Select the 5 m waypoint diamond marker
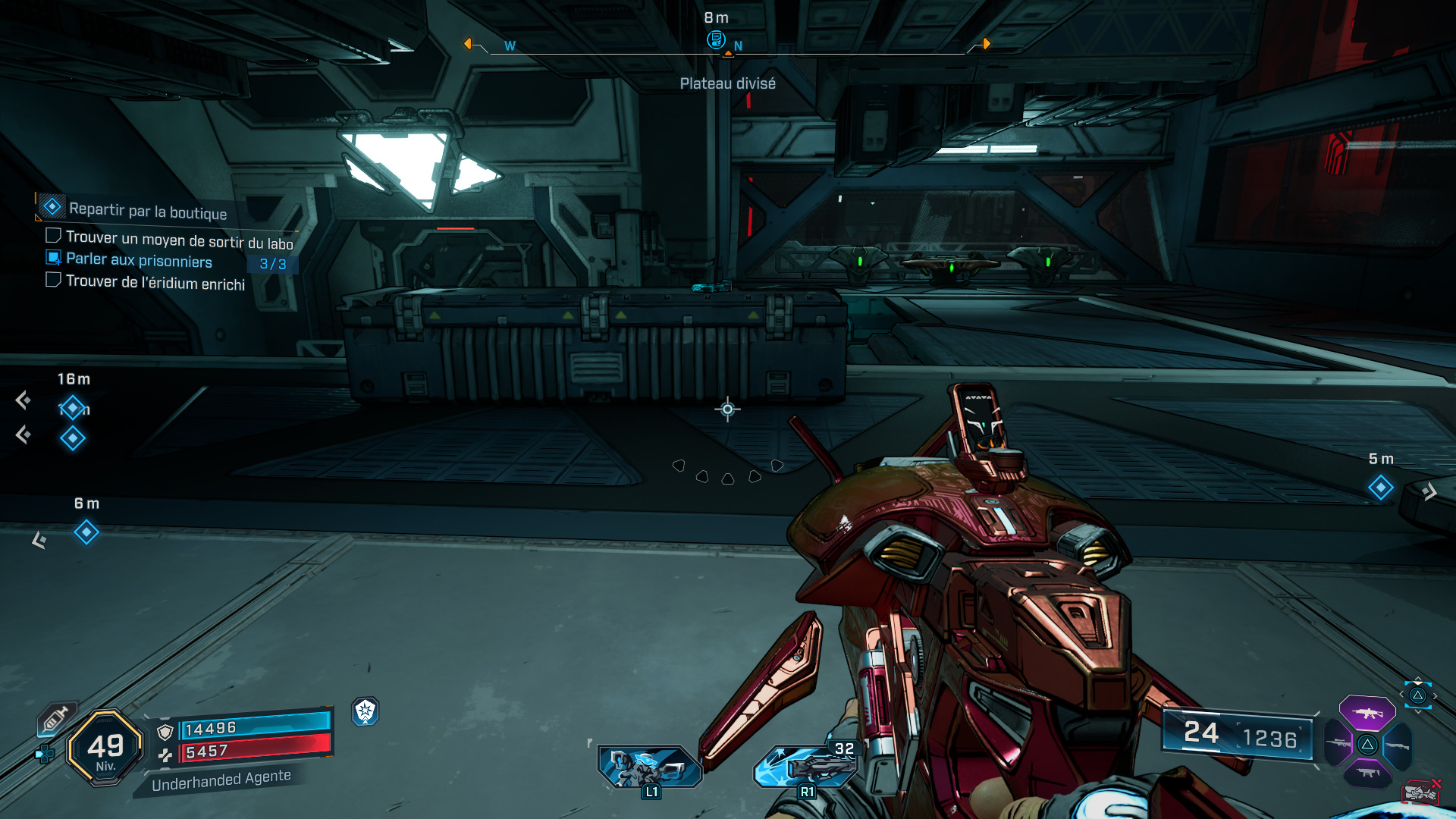Viewport: 1456px width, 819px height. point(1380,488)
